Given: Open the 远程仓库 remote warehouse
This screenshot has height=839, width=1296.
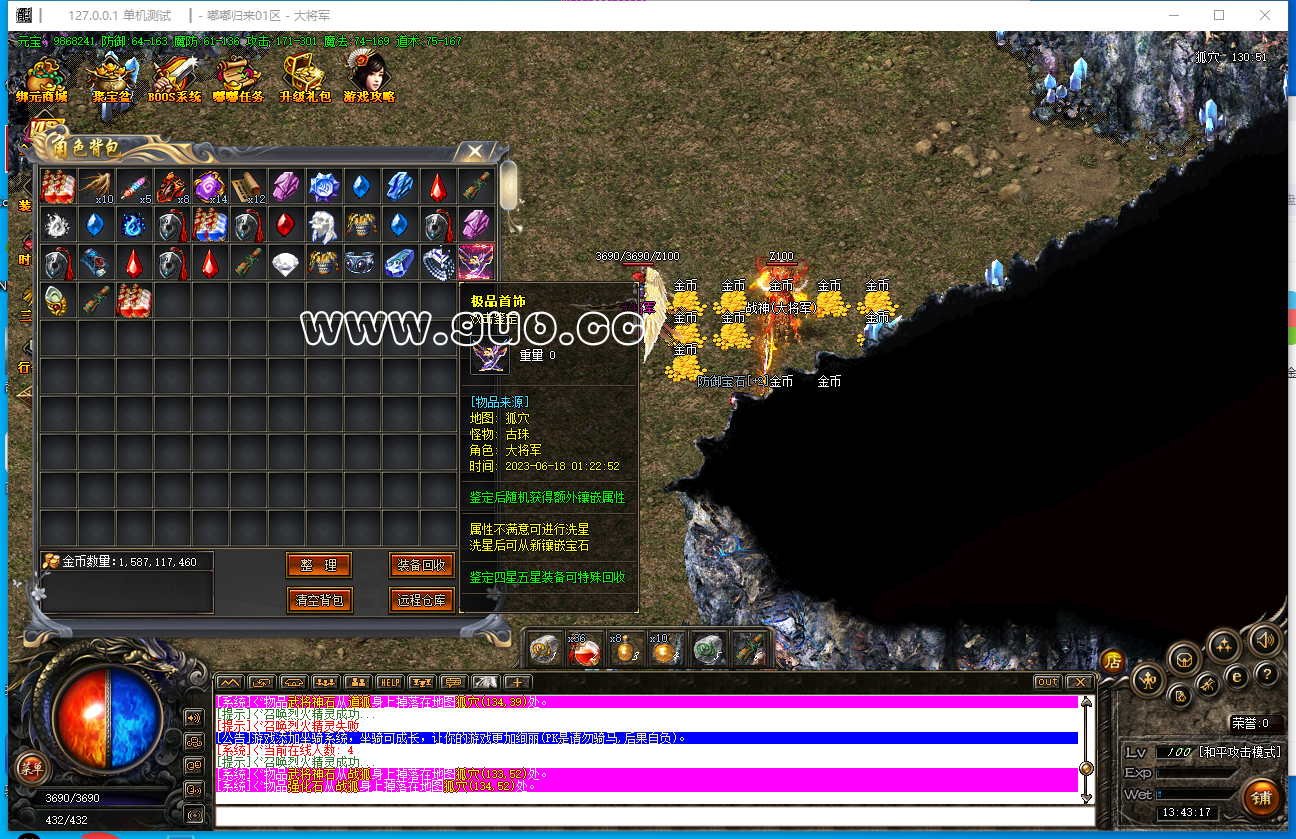Looking at the screenshot, I should [422, 600].
